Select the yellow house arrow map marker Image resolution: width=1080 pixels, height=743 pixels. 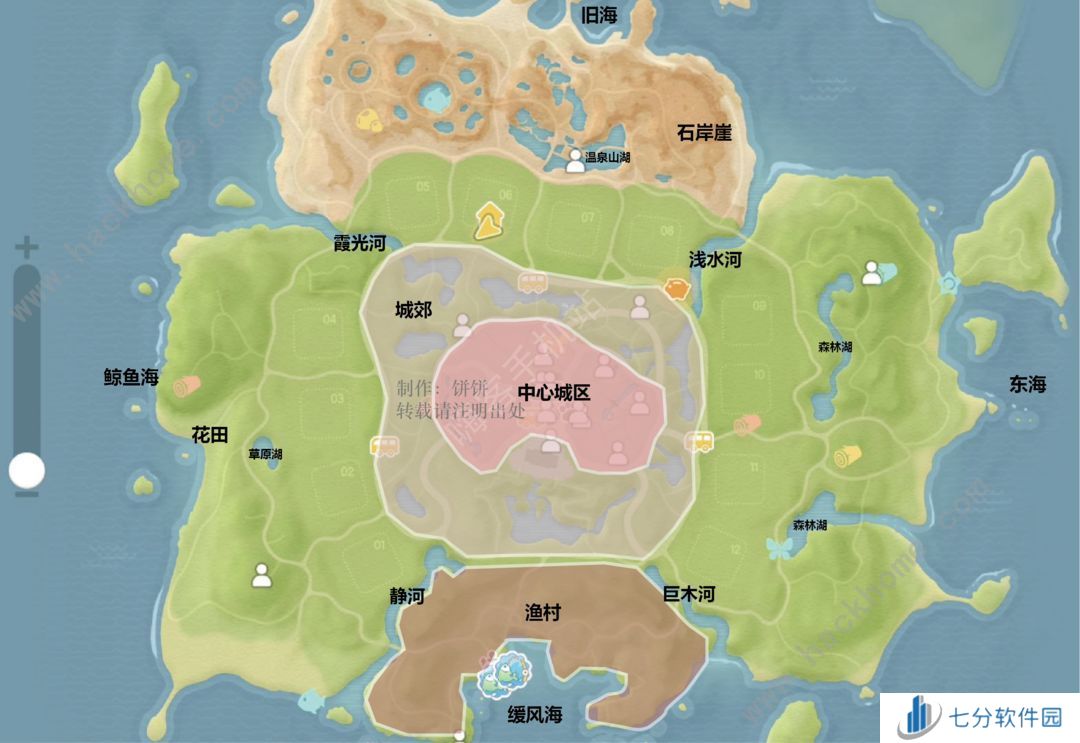(489, 220)
